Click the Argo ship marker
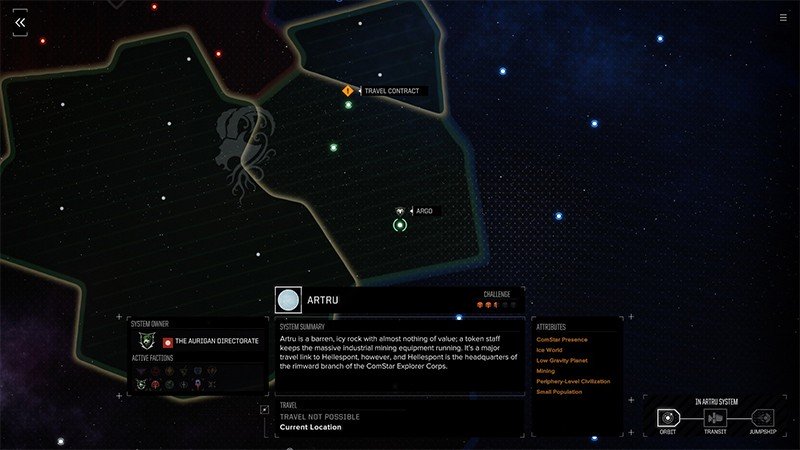This screenshot has width=800, height=450. coord(400,211)
